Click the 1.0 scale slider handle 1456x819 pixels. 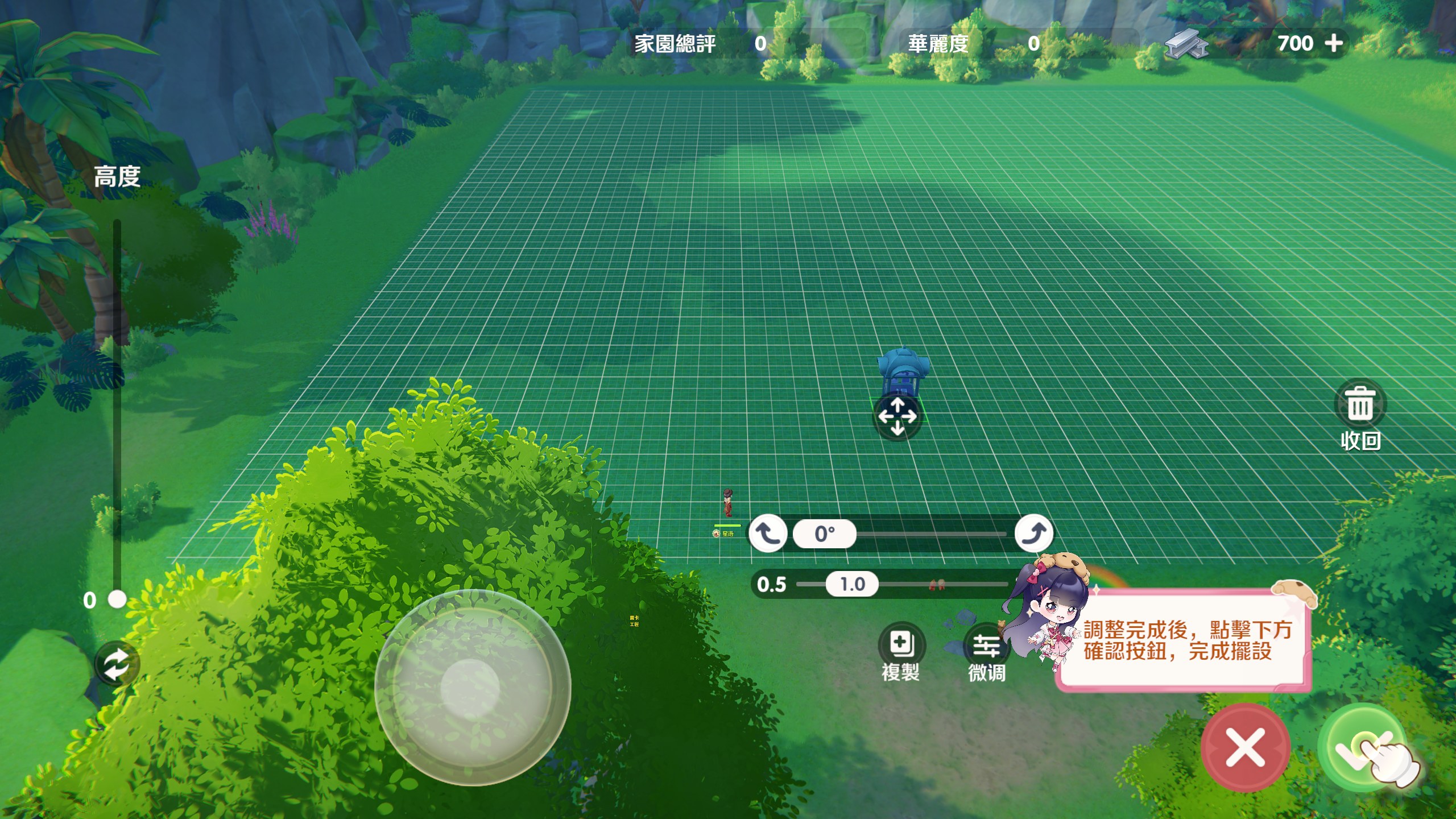coord(852,584)
